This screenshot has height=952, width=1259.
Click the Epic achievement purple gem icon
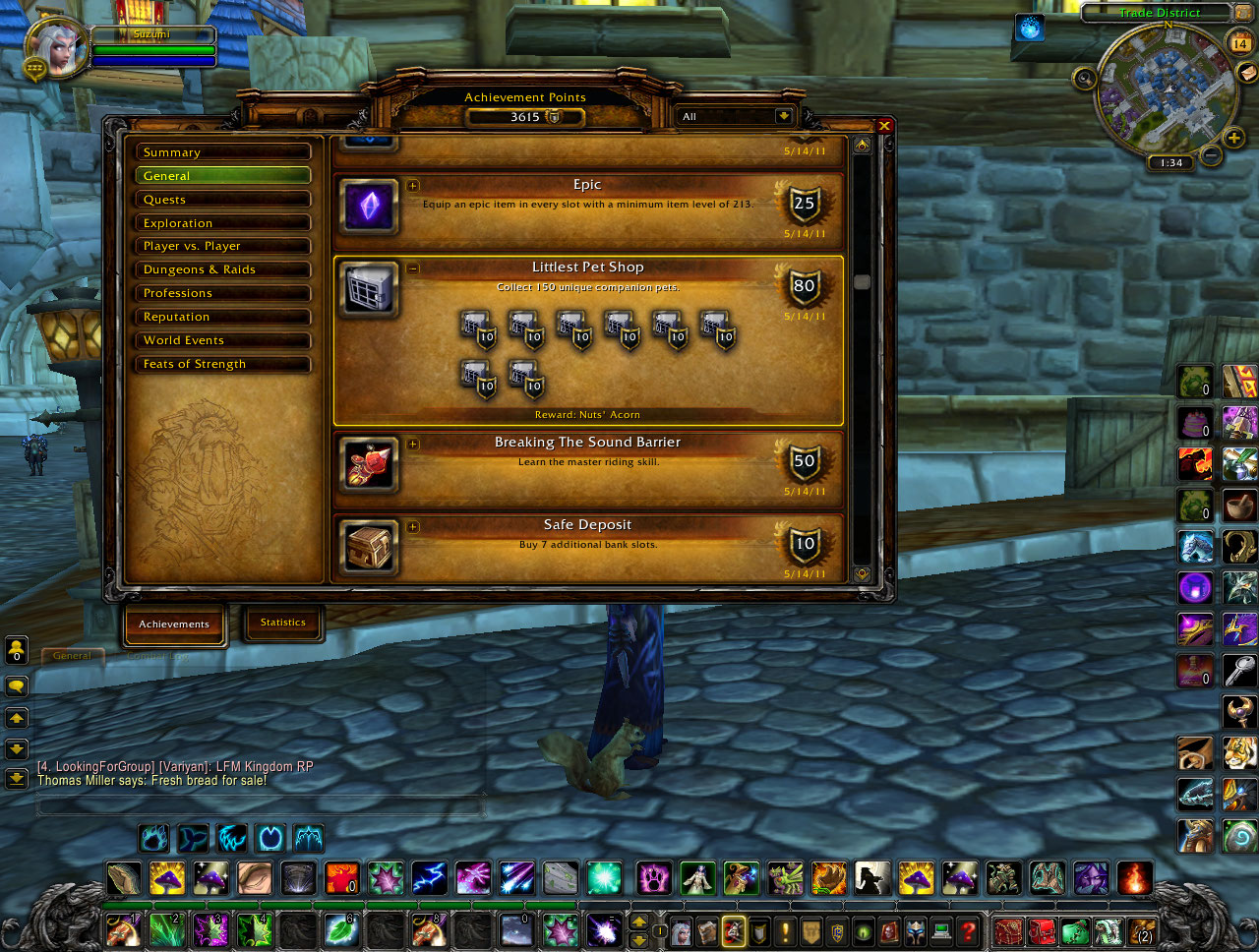pyautogui.click(x=368, y=207)
